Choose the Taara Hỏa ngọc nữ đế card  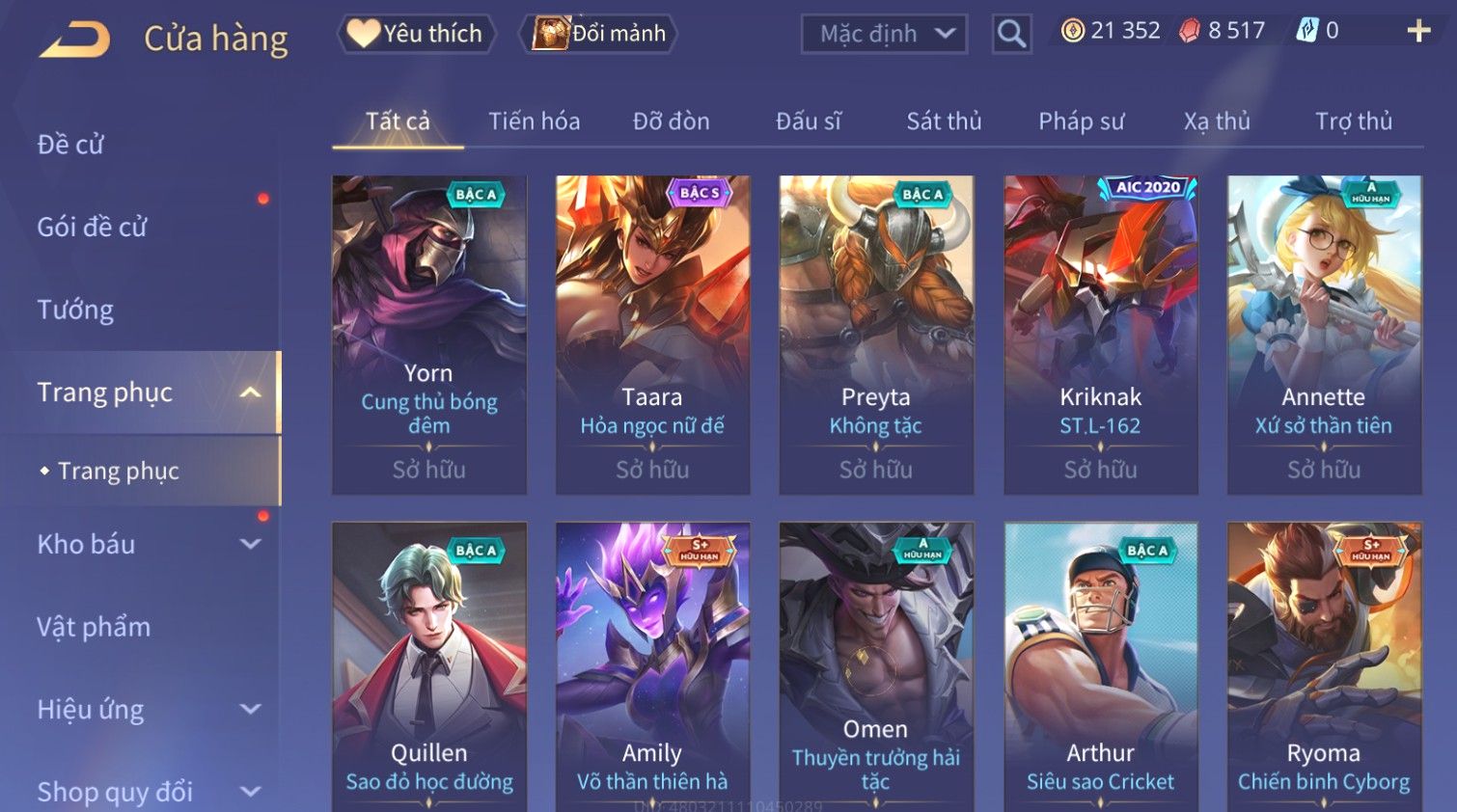click(652, 334)
